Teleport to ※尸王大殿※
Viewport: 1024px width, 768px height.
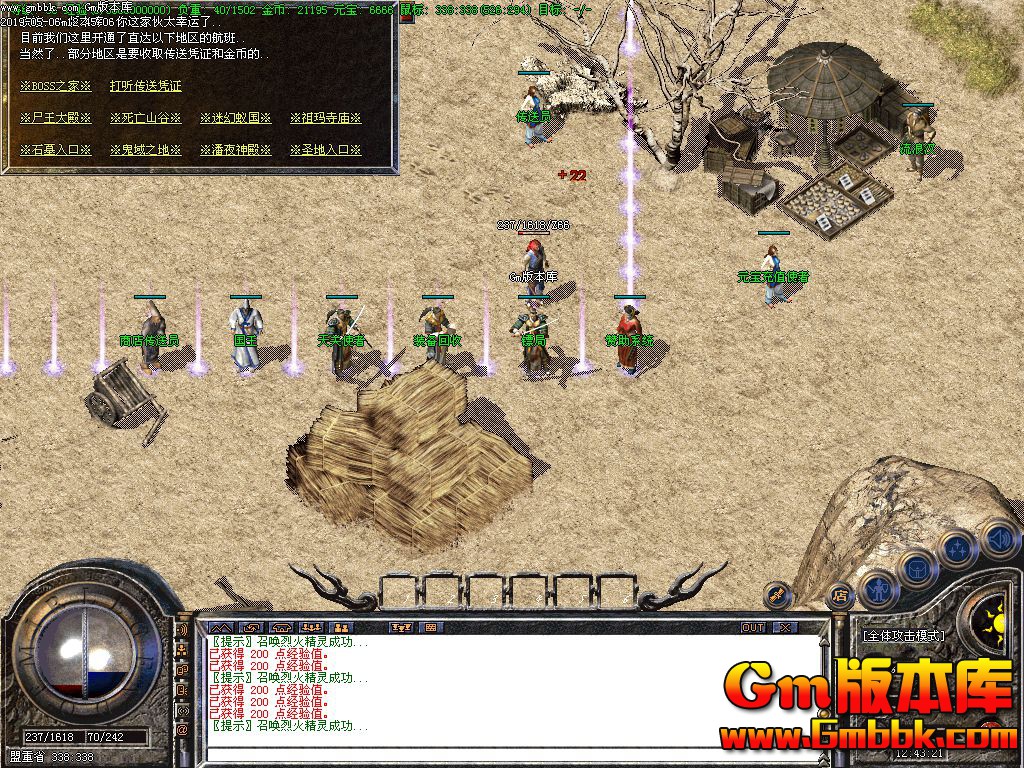pyautogui.click(x=56, y=118)
